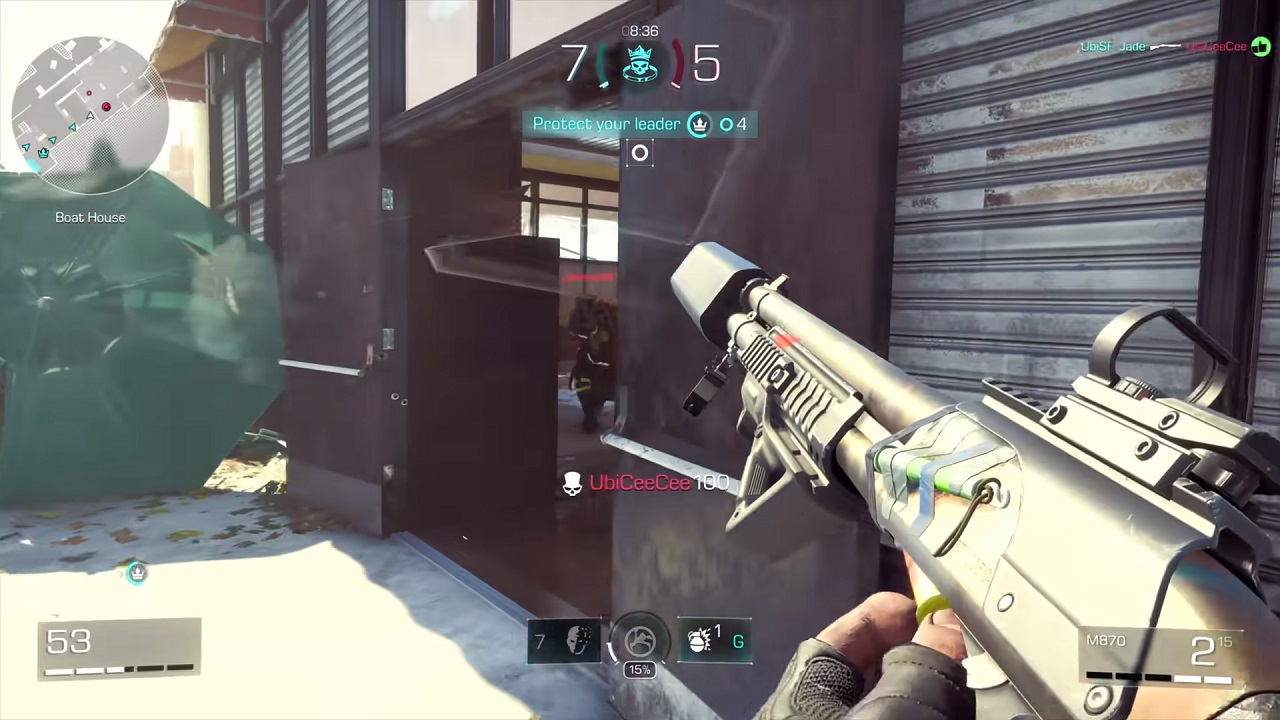Click the crowned skull leader emblem
The image size is (1280, 720).
tap(640, 64)
